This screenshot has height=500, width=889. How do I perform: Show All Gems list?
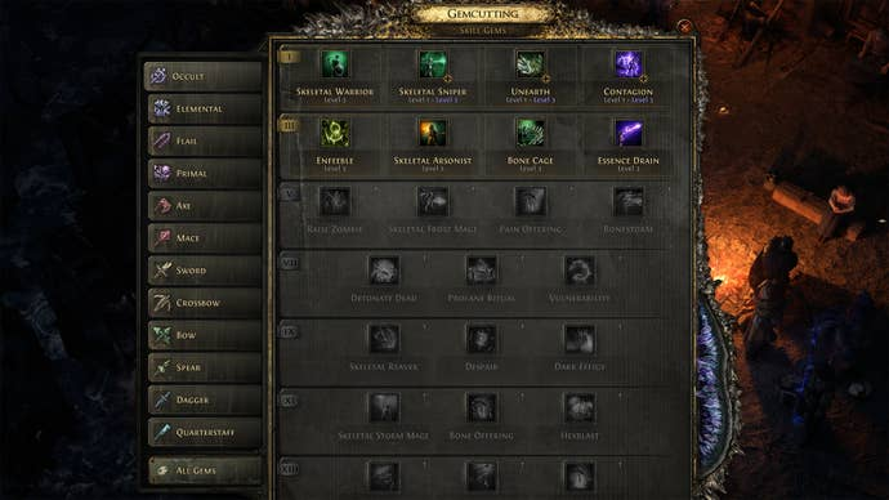click(203, 470)
